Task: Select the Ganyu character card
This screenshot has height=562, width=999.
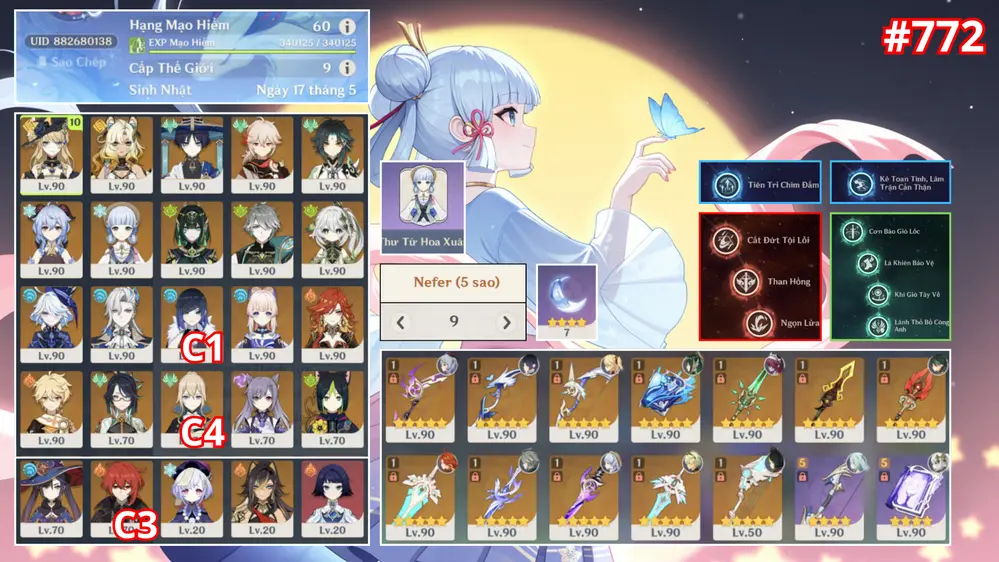Action: coord(50,239)
